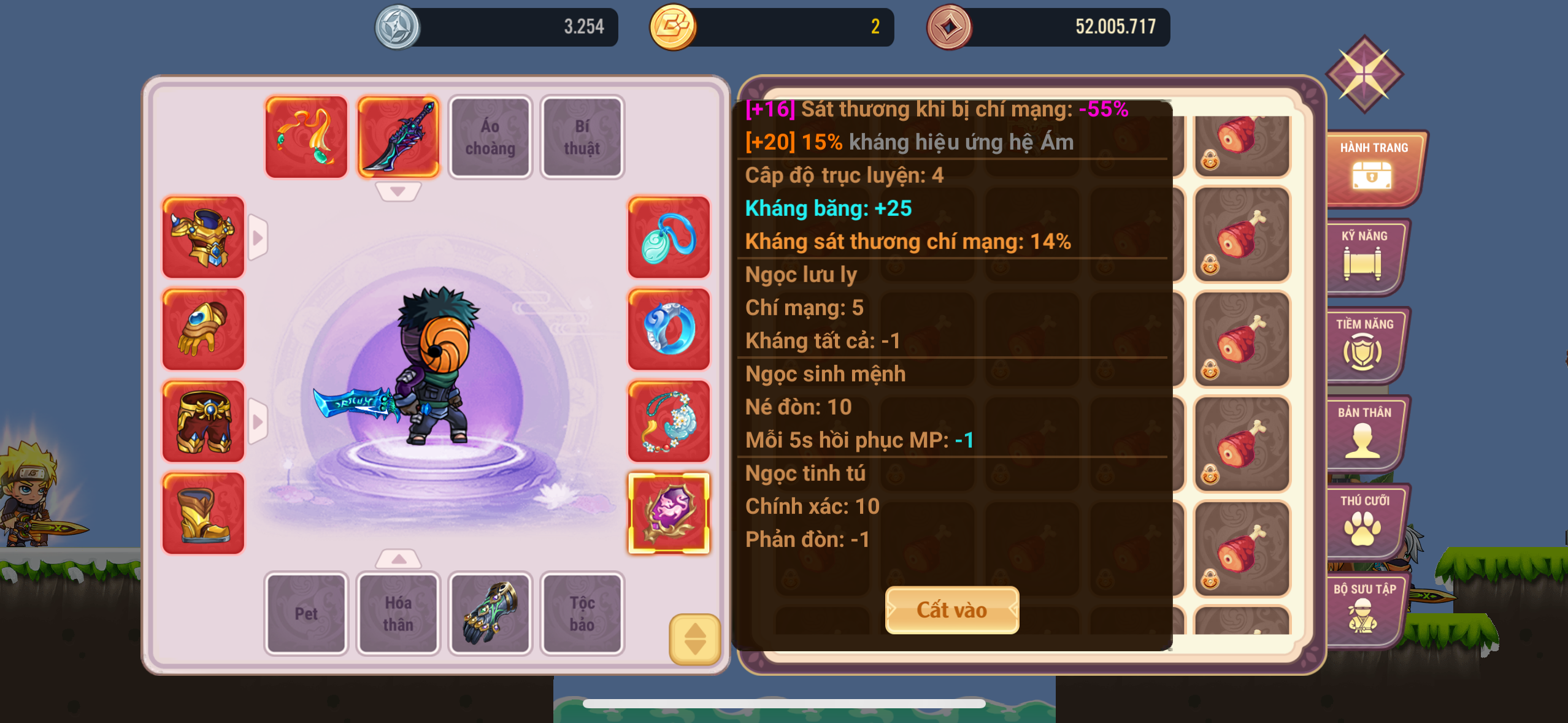The width and height of the screenshot is (1568, 723).
Task: Select the Tiềm Năng tab
Action: [x=1364, y=345]
